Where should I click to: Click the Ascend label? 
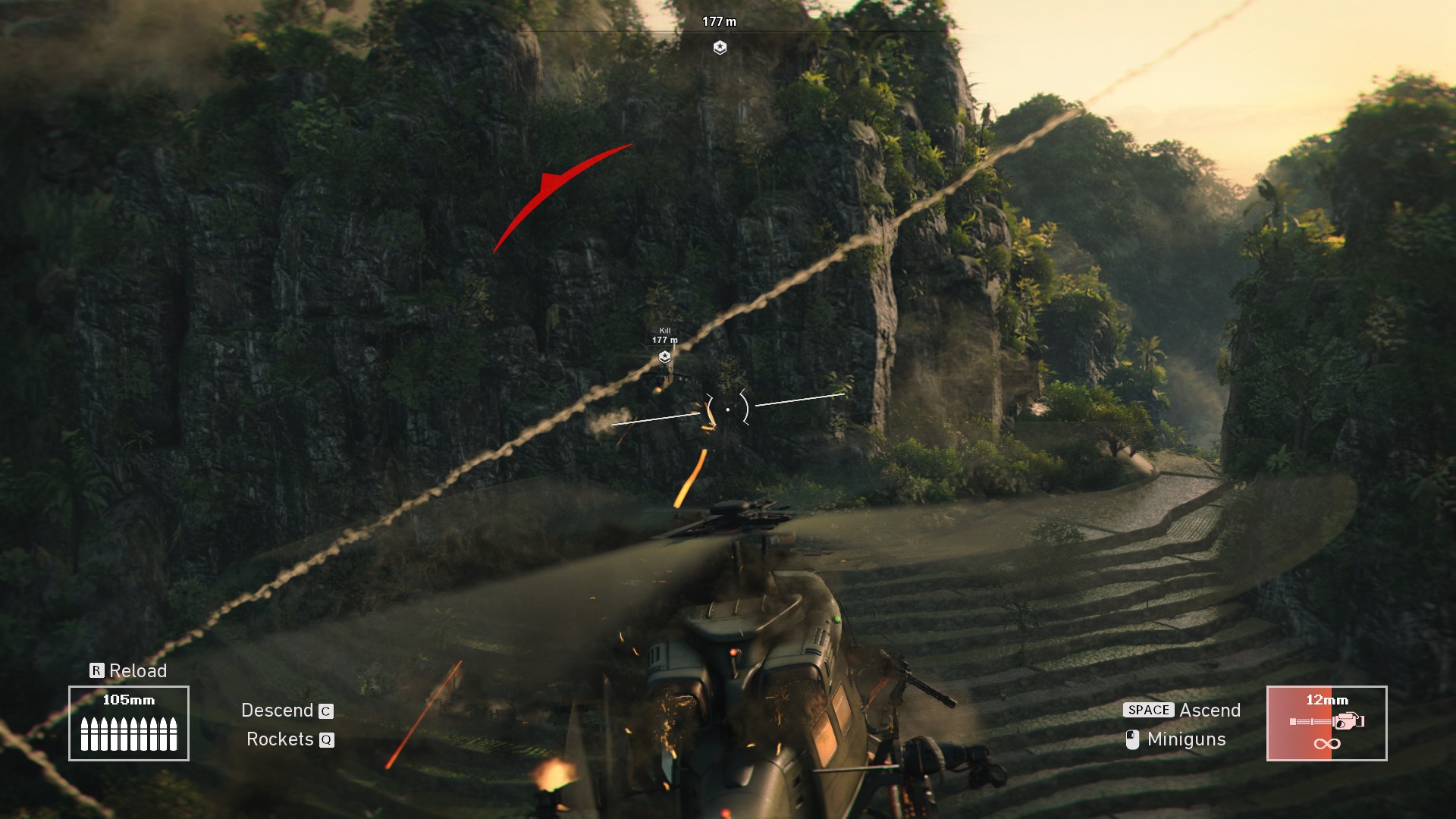(1210, 710)
